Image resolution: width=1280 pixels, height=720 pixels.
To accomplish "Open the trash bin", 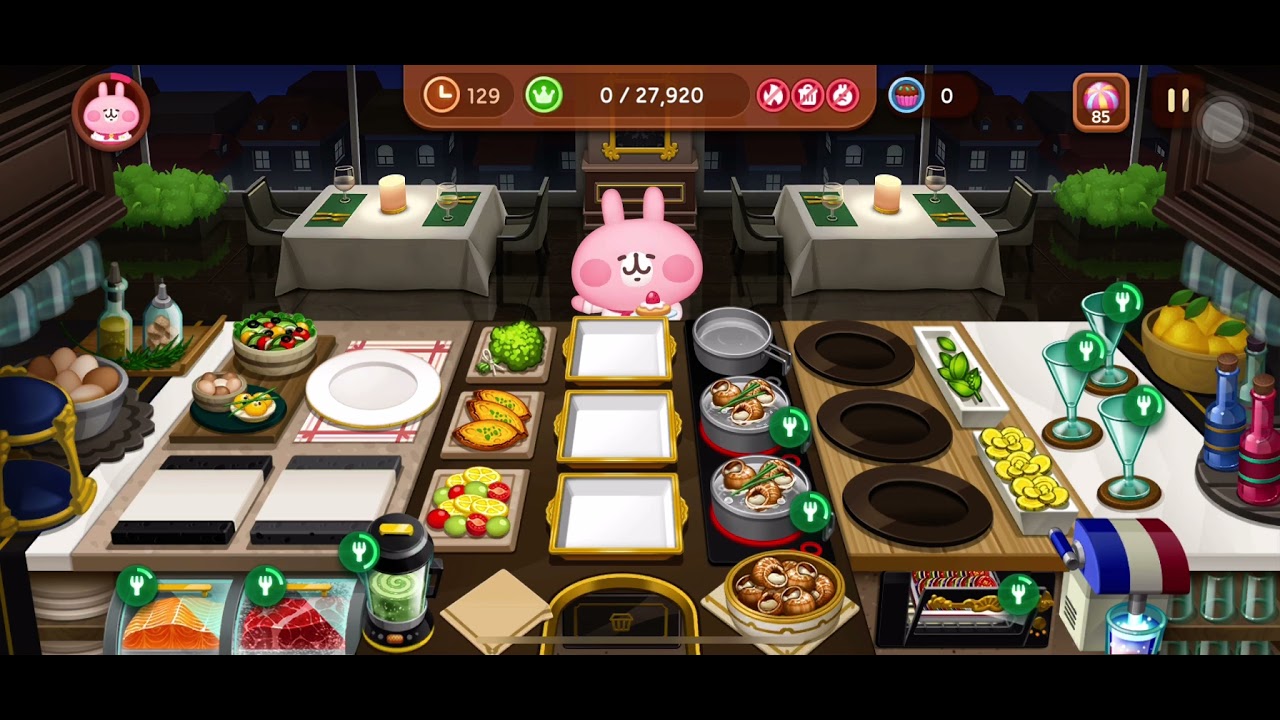I will click(x=620, y=620).
